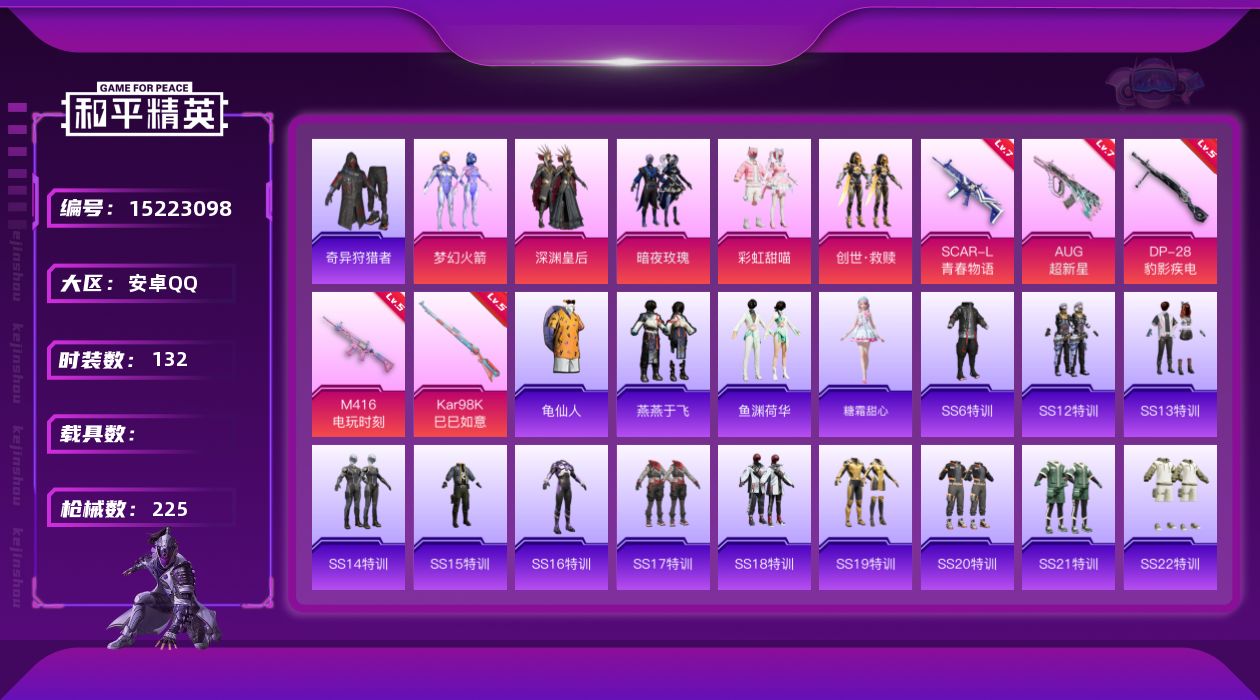1260x700 pixels.
Task: Choose the 梦幻火箭 outfit tile
Action: tap(460, 211)
